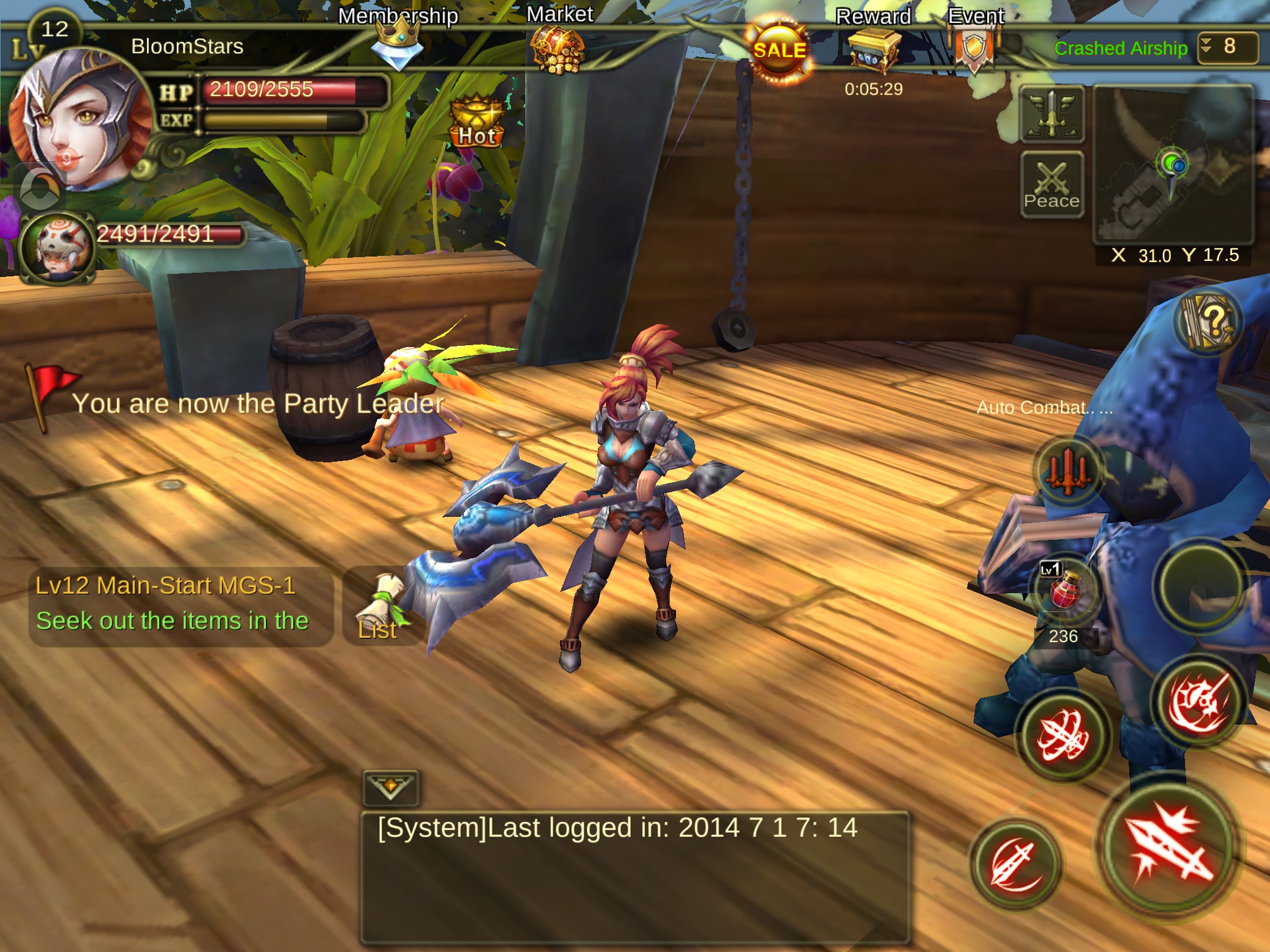Track the Lv12 Main-Start MGS-1 quest
Image resolution: width=1270 pixels, height=952 pixels.
180,604
